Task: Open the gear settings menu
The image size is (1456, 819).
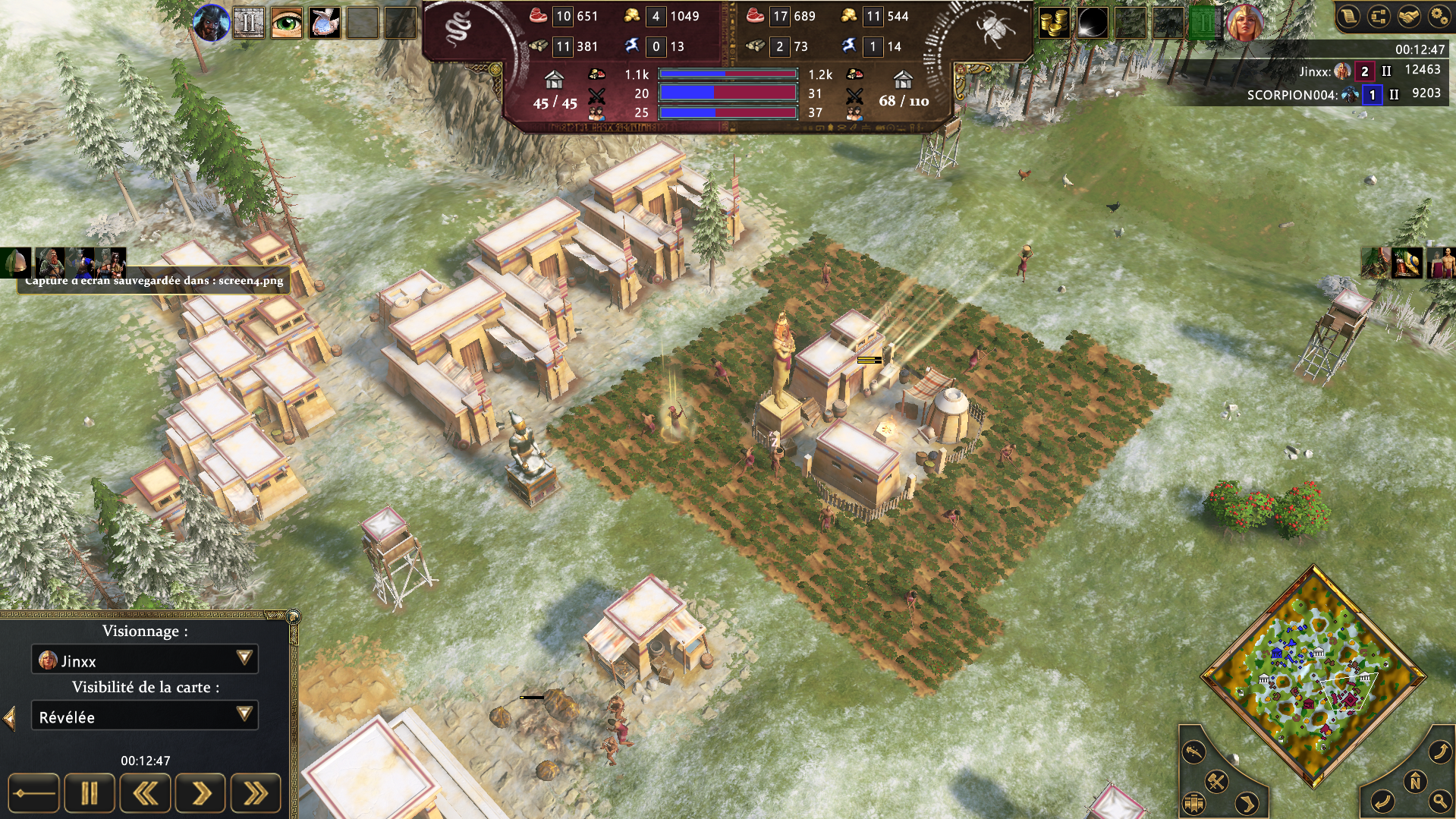Action: [1439, 16]
